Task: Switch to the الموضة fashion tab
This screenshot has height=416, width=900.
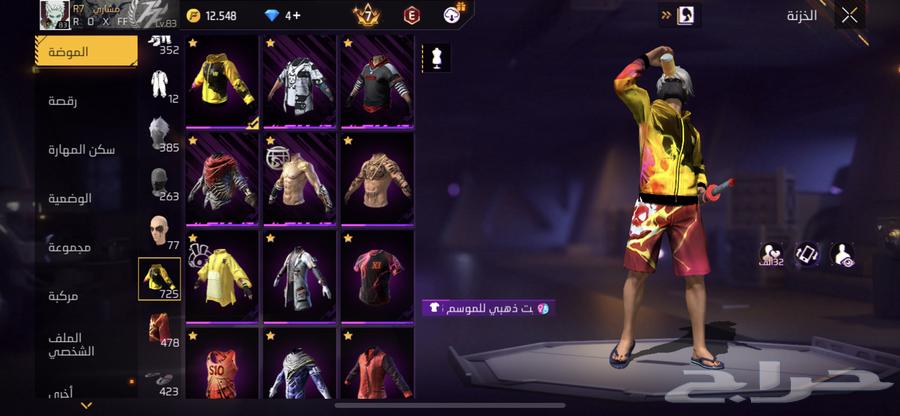Action: coord(87,51)
